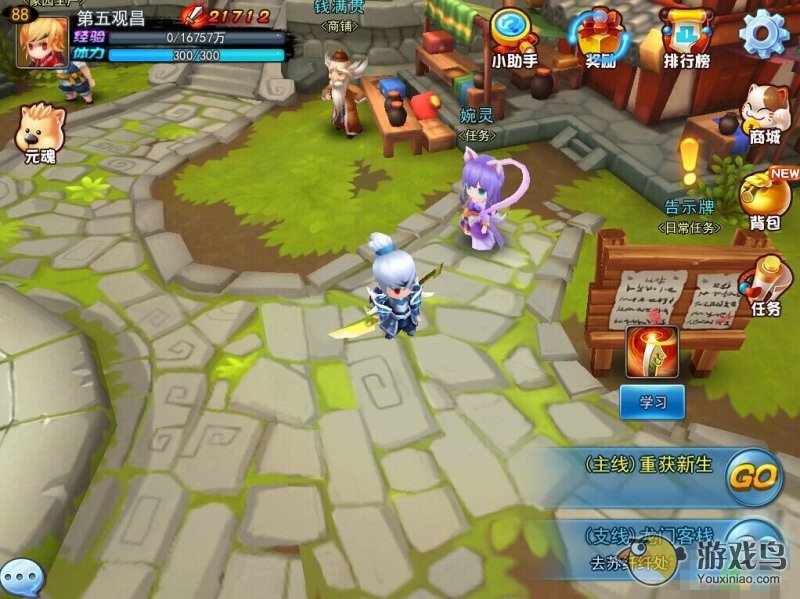Open the 元魂 spirit pet menu

coord(41,131)
